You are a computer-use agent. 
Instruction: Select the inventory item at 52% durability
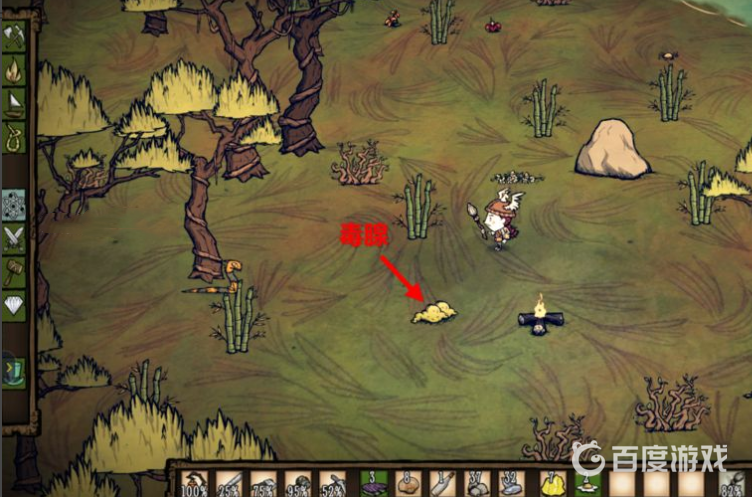332,484
